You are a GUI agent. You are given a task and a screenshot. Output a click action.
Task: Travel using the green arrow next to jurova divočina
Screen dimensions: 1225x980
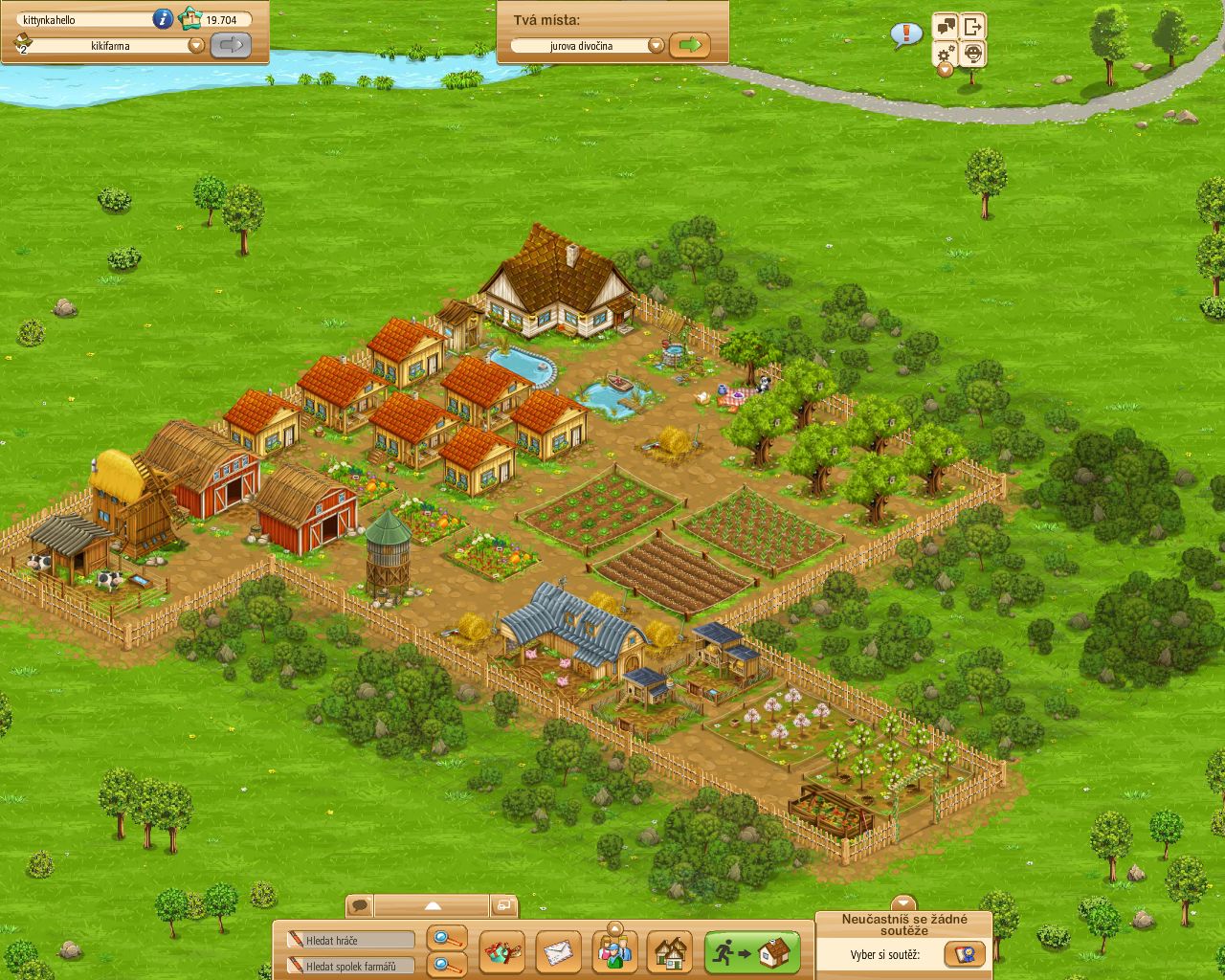coord(689,44)
